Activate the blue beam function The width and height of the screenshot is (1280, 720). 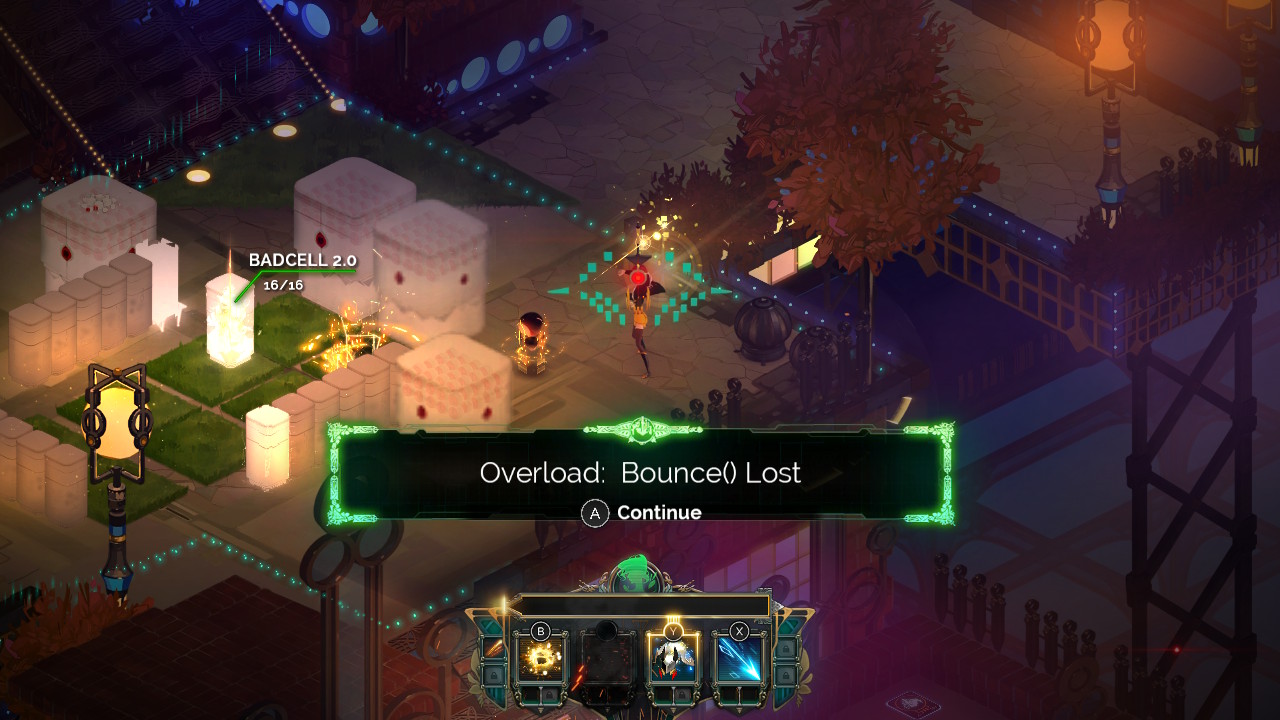[739, 659]
